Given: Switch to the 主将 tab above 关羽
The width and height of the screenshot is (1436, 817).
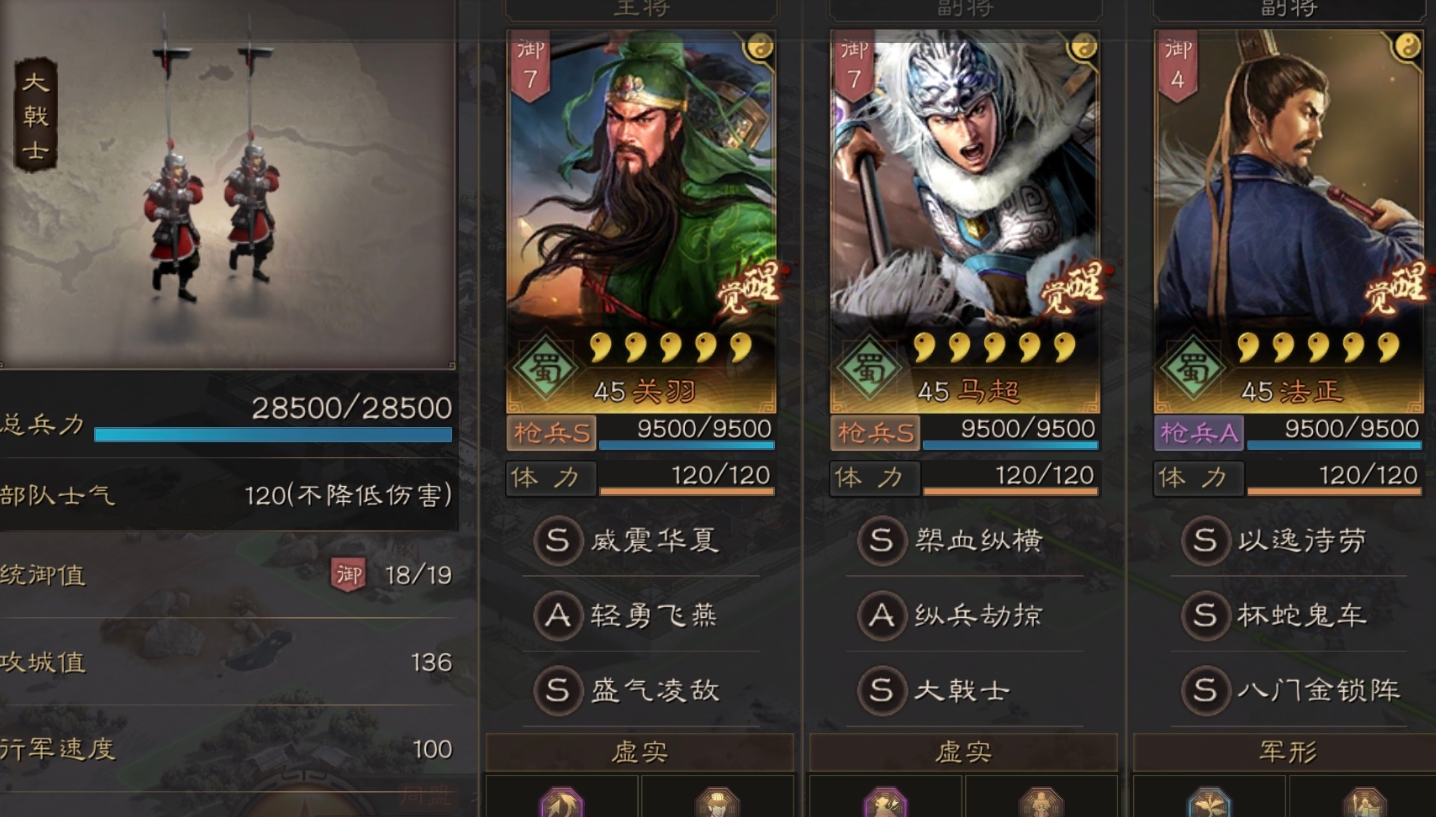Looking at the screenshot, I should point(641,8).
